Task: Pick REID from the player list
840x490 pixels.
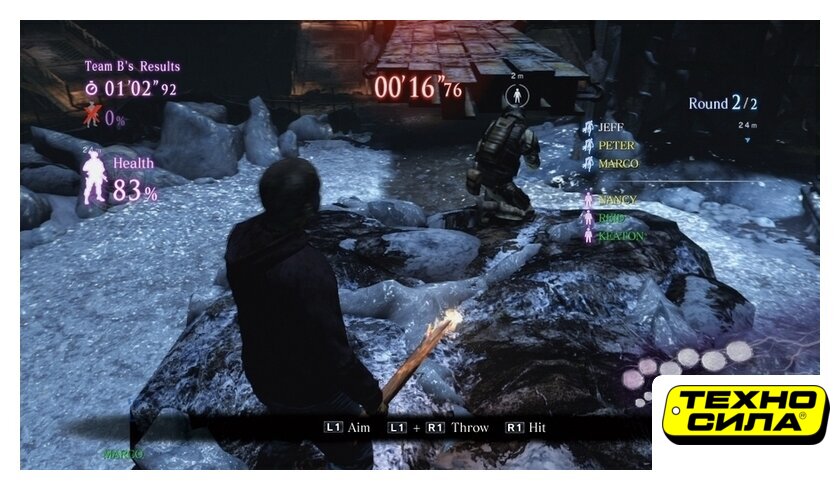Action: coord(612,218)
